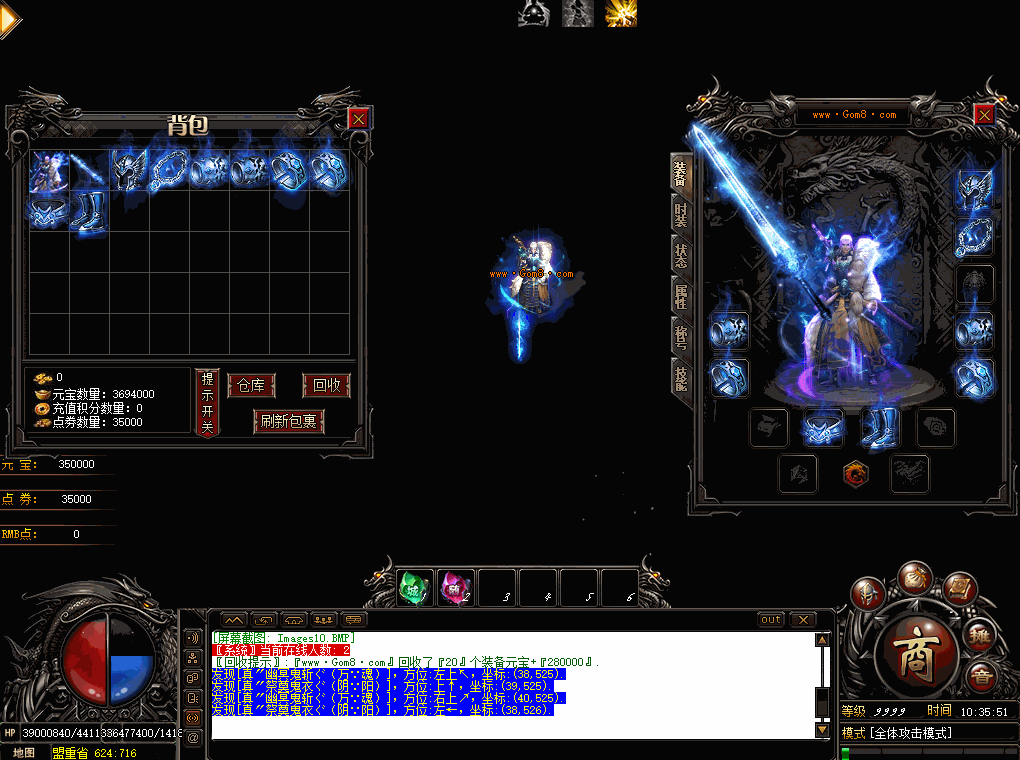Toggle the 提示开关 hint switch
Image resolution: width=1020 pixels, height=760 pixels.
point(207,402)
